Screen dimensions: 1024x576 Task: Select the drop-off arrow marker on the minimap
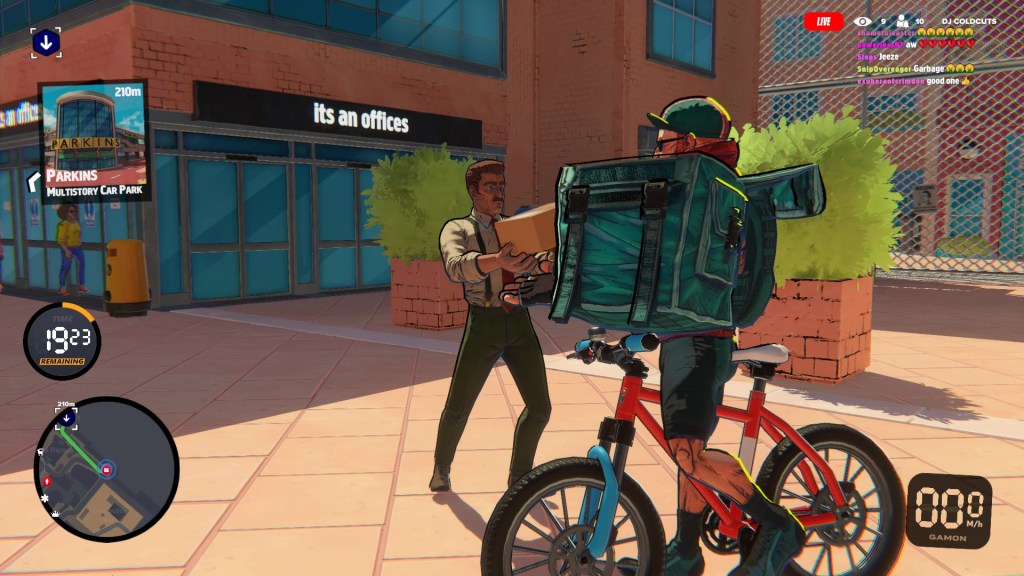(x=66, y=416)
